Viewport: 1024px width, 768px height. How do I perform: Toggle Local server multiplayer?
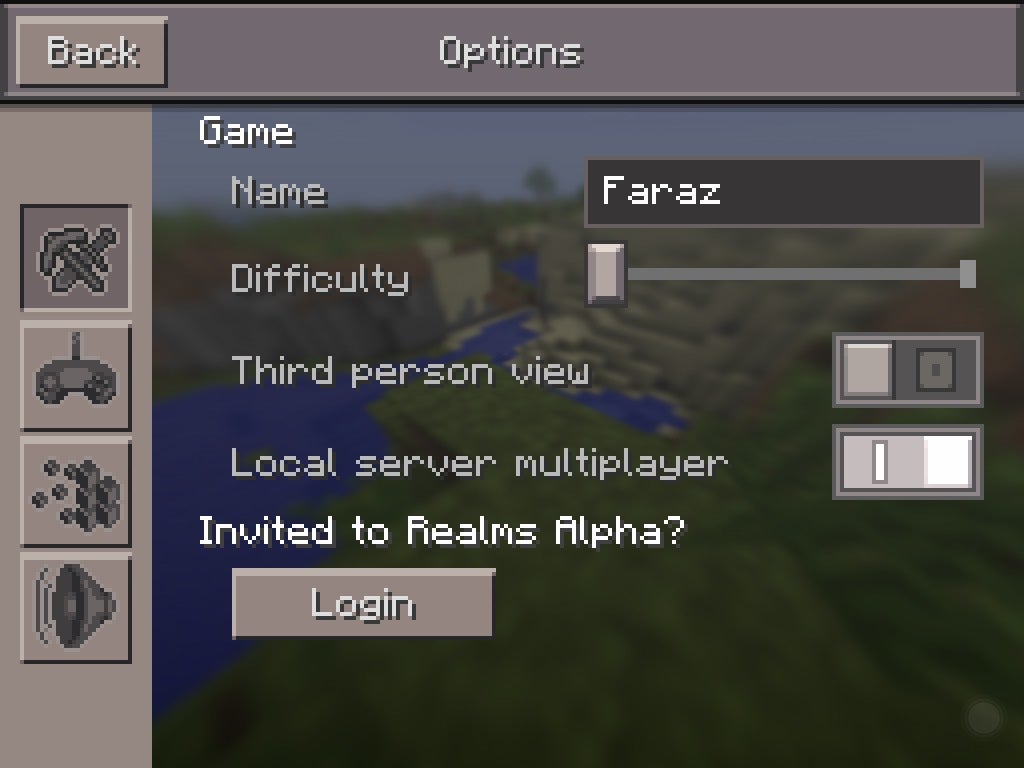(907, 462)
